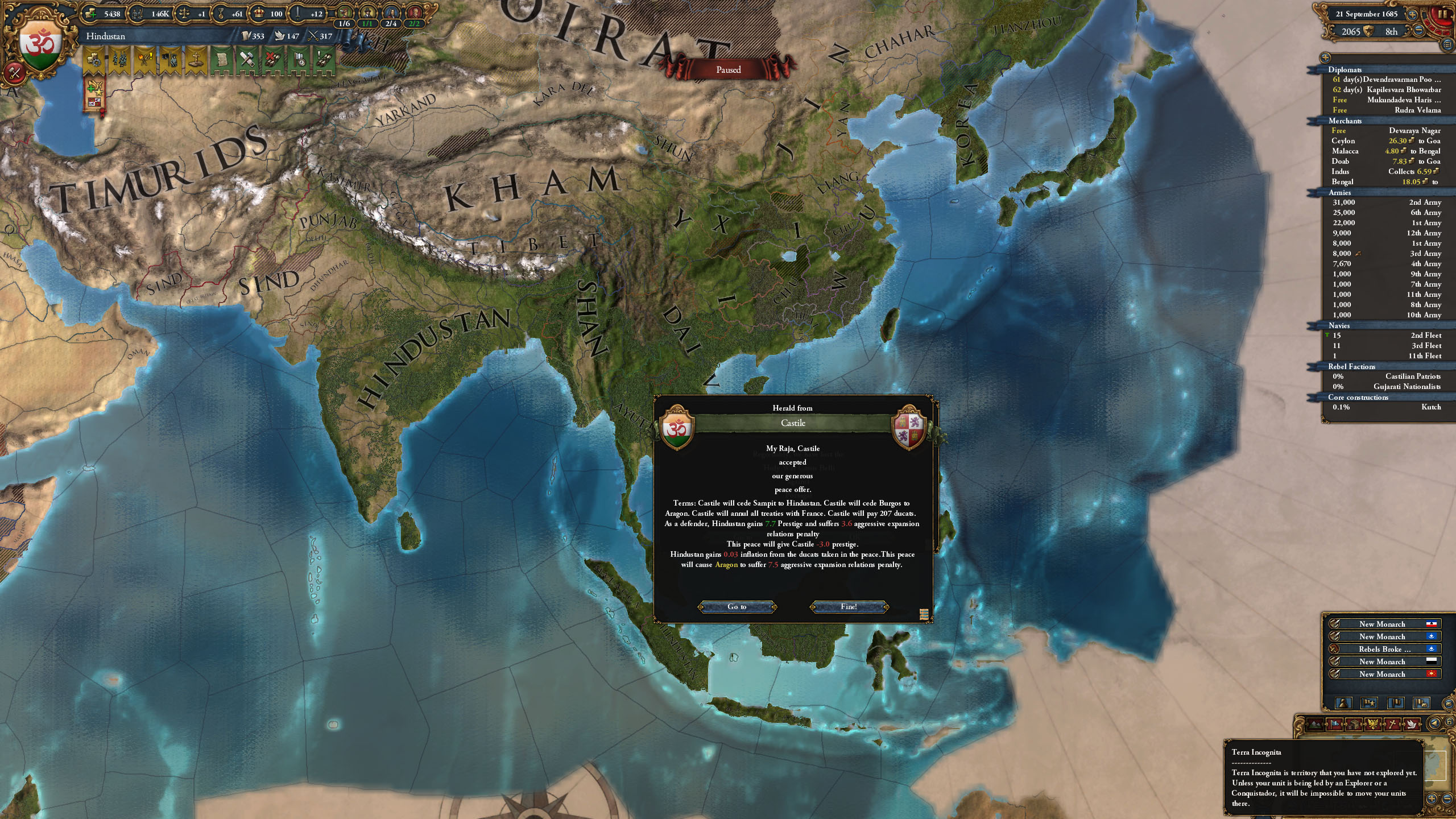This screenshot has width=1456, height=819.
Task: Switch to terrain mapmode on the minimap
Action: (1314, 723)
